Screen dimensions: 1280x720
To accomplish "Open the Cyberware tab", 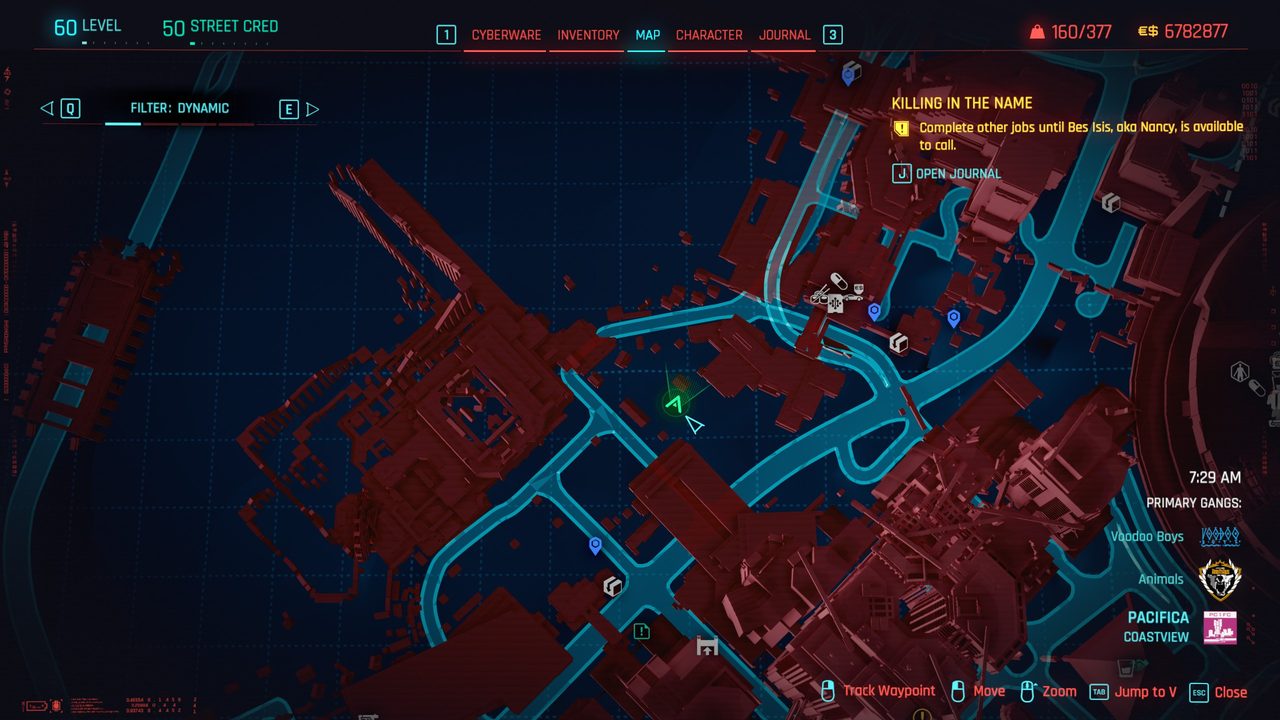I will [x=506, y=35].
